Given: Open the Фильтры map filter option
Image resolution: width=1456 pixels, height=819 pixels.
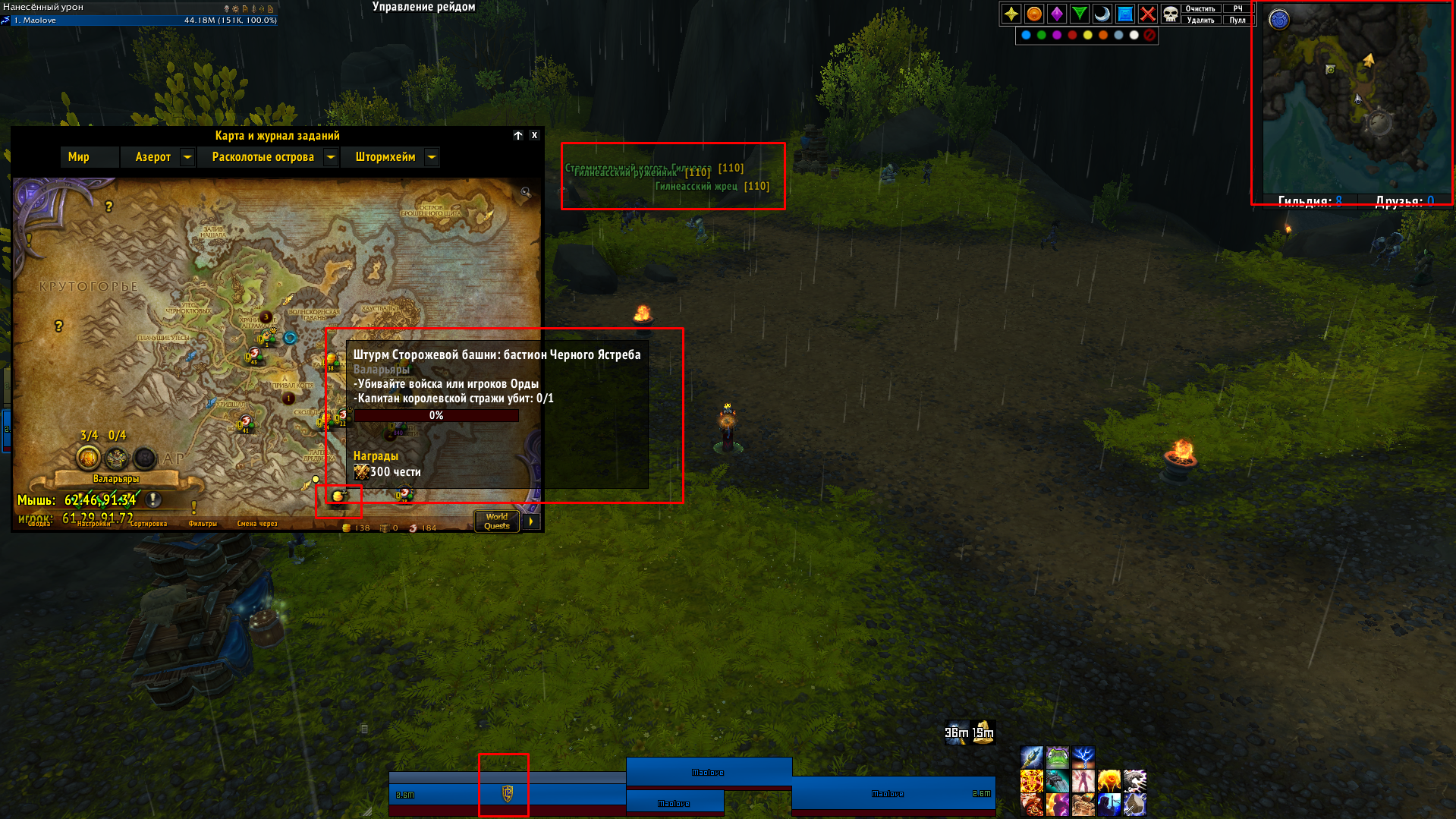Looking at the screenshot, I should tap(203, 524).
